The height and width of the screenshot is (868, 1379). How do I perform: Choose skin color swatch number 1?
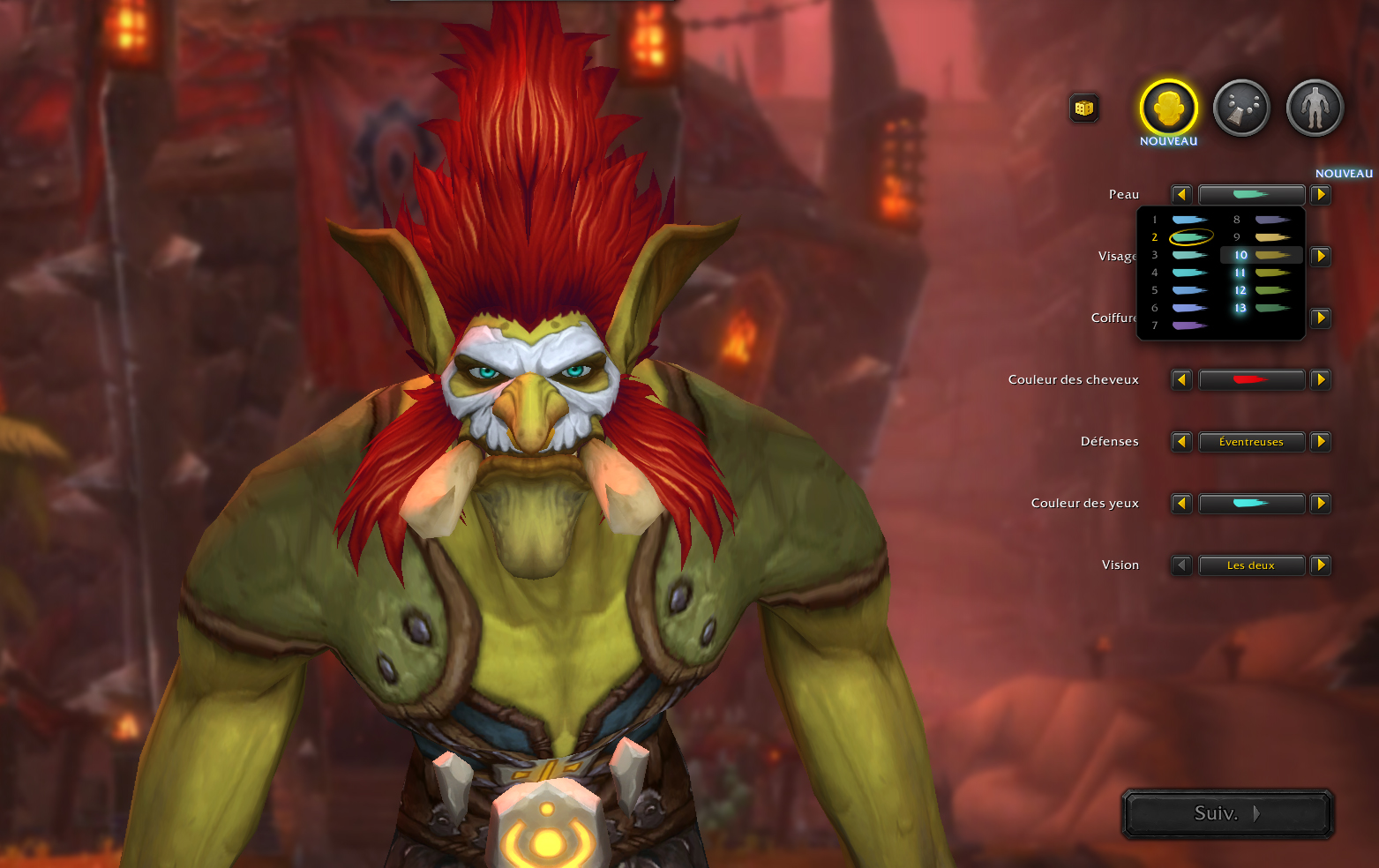tap(1188, 220)
